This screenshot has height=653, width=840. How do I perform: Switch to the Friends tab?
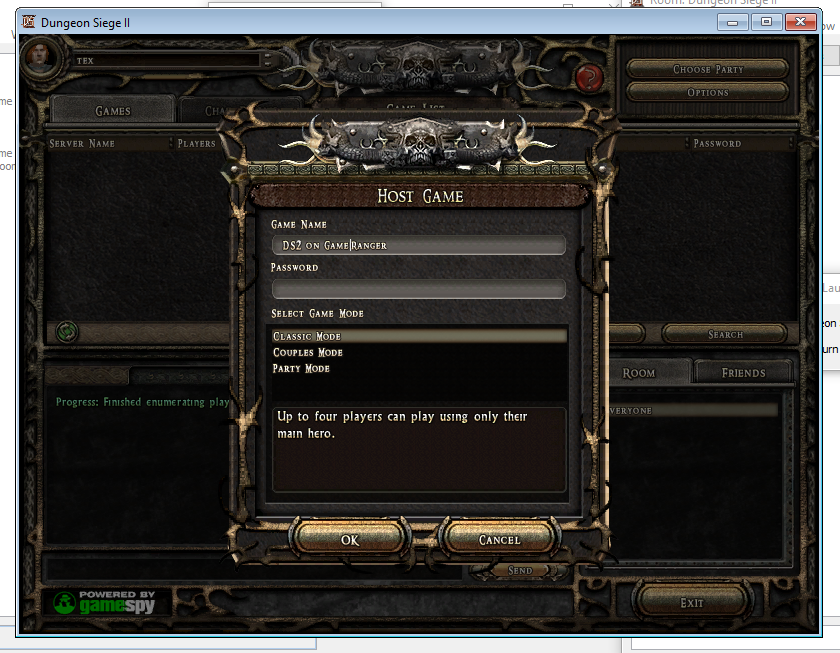tap(743, 373)
